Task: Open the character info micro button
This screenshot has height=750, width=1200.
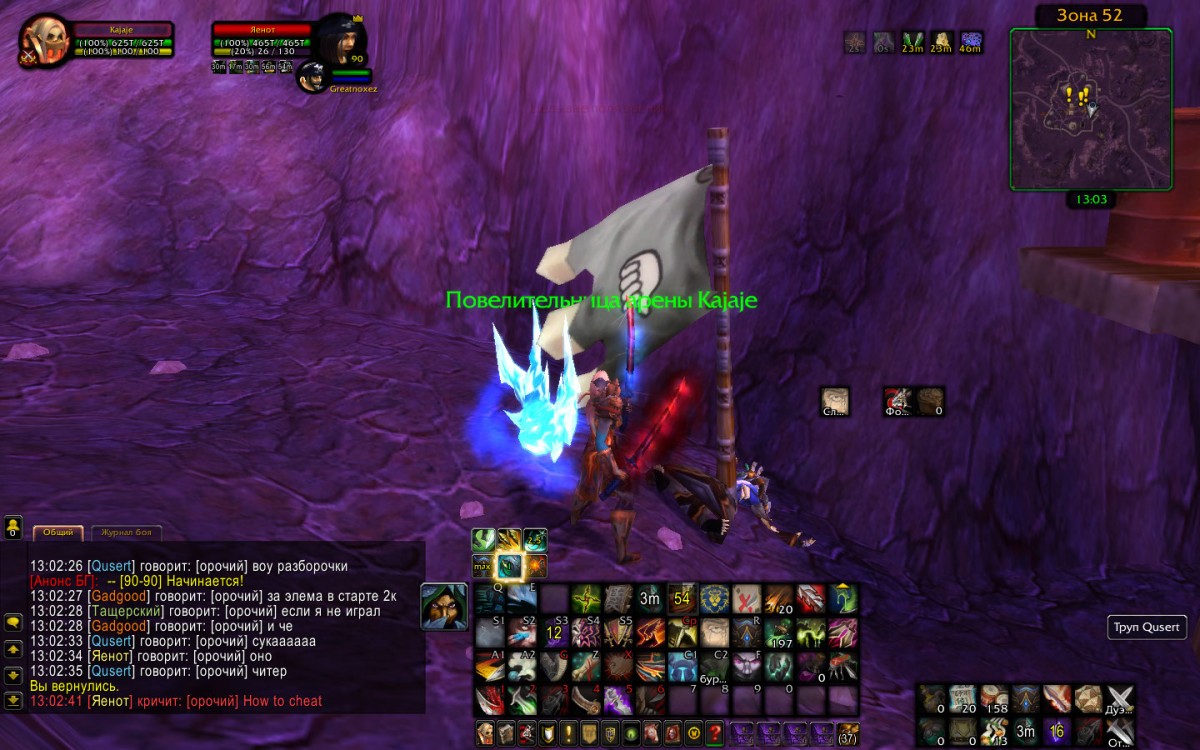Action: pos(486,732)
